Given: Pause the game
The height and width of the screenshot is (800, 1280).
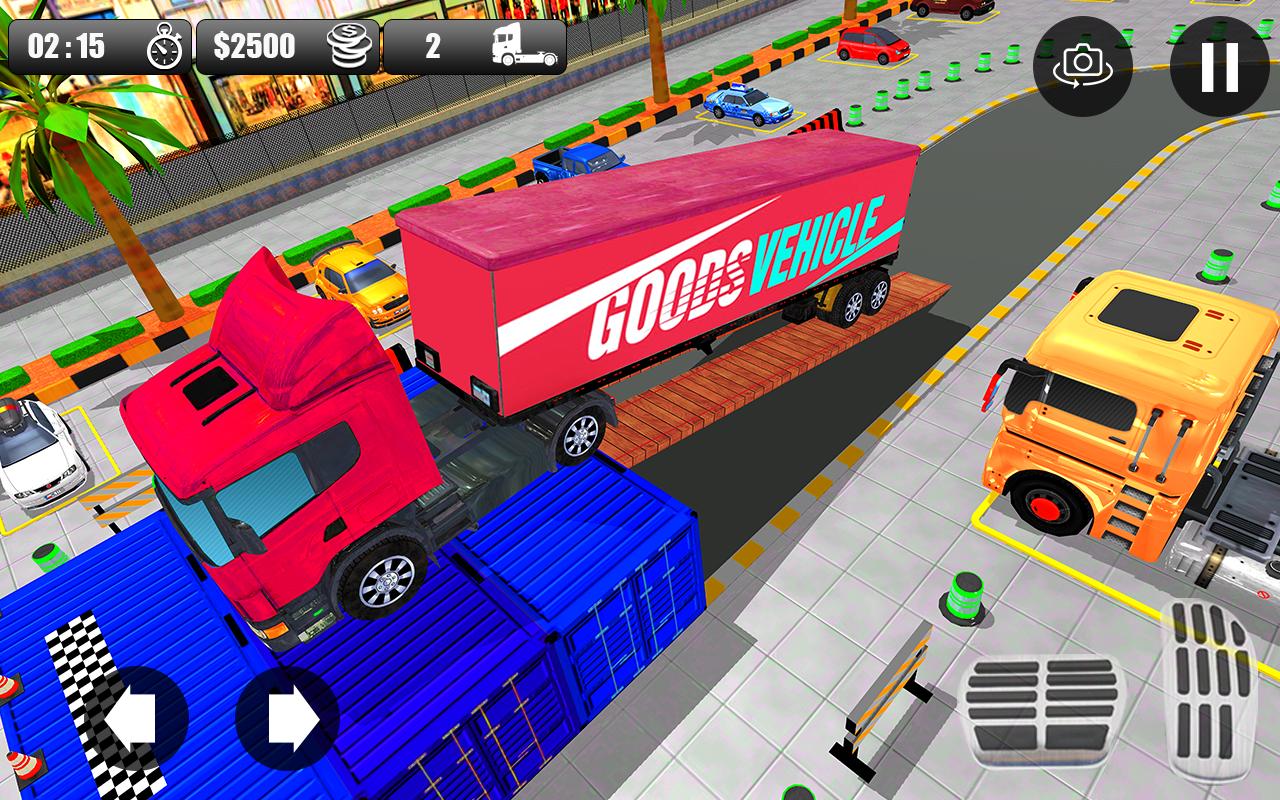Looking at the screenshot, I should click(x=1219, y=66).
